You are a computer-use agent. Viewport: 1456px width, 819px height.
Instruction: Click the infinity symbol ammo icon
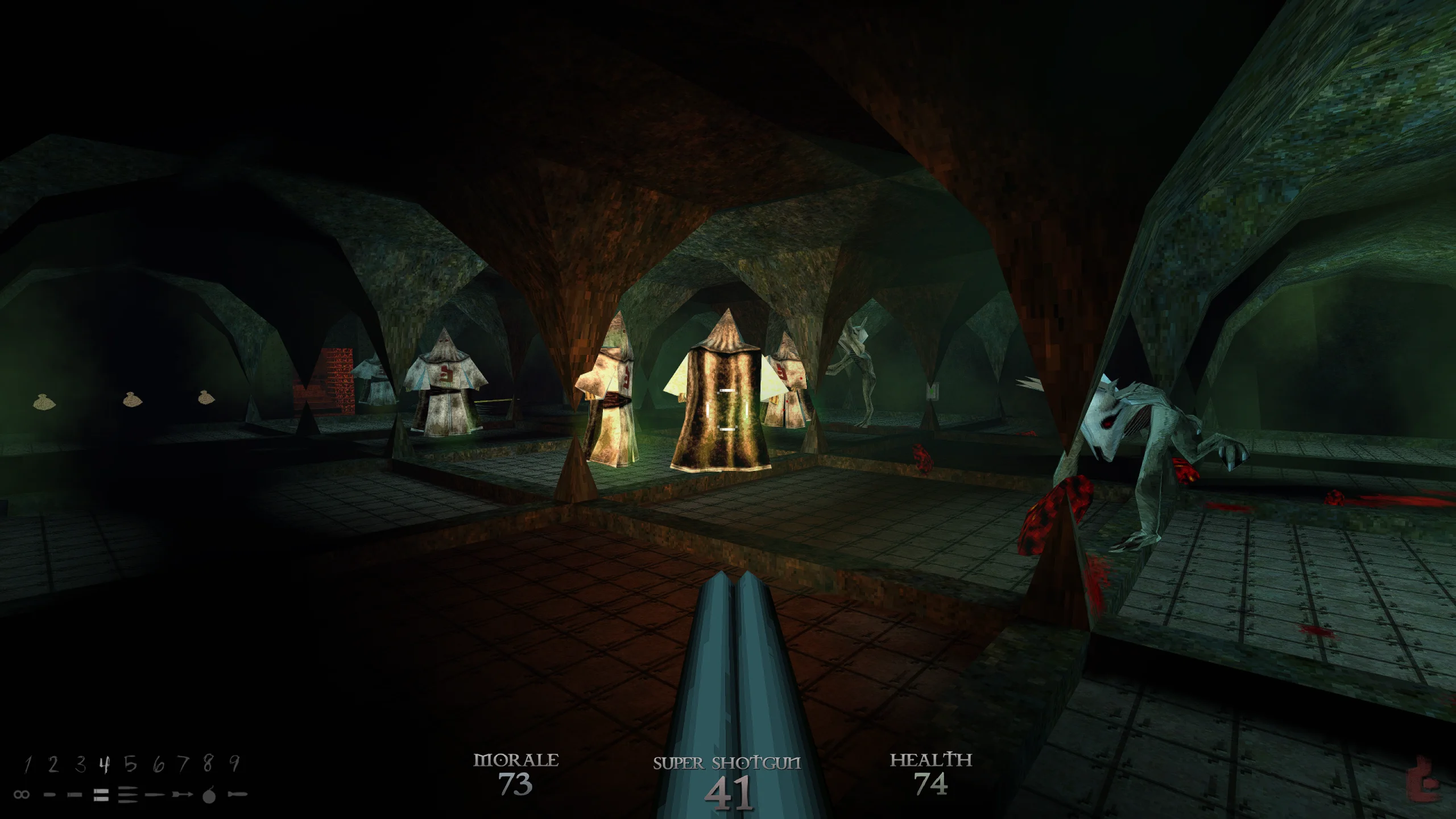[22, 795]
